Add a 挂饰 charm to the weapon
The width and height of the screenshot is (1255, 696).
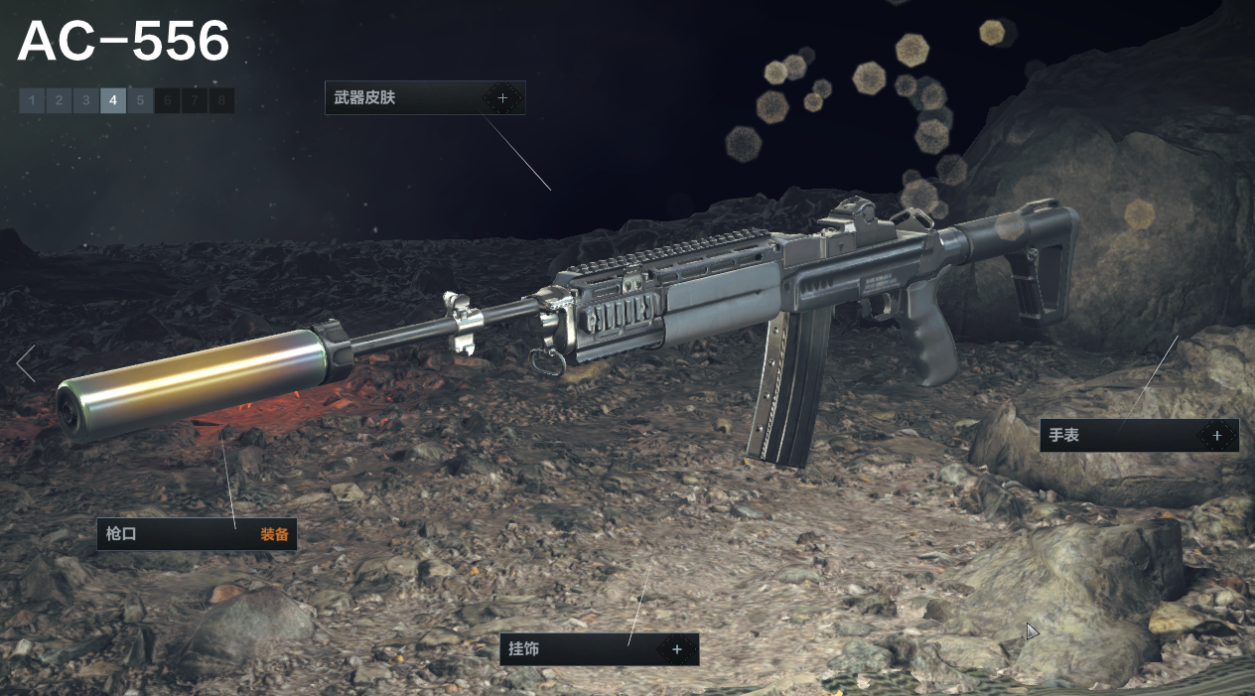[x=599, y=649]
